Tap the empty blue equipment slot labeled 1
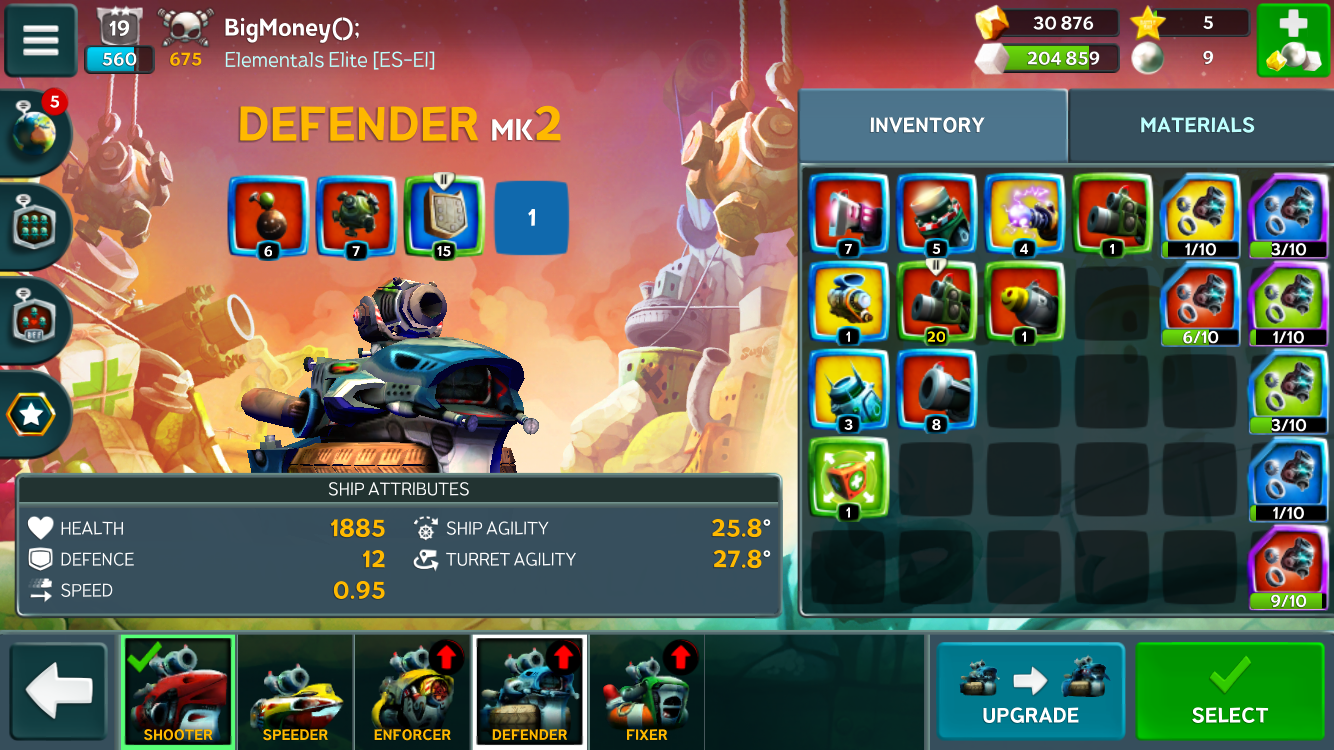This screenshot has width=1334, height=750. click(x=531, y=217)
